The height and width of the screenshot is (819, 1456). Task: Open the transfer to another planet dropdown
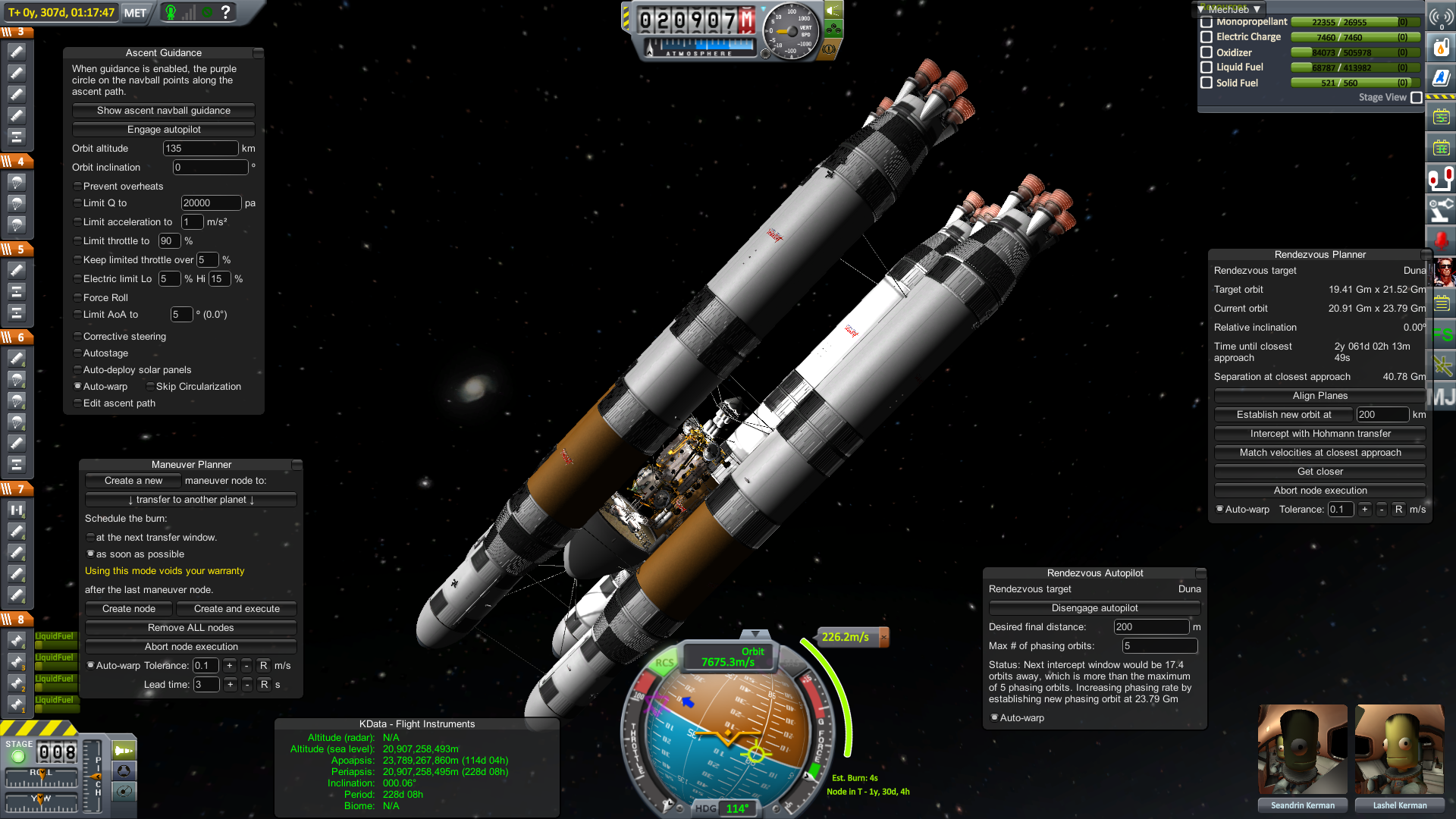(x=191, y=500)
